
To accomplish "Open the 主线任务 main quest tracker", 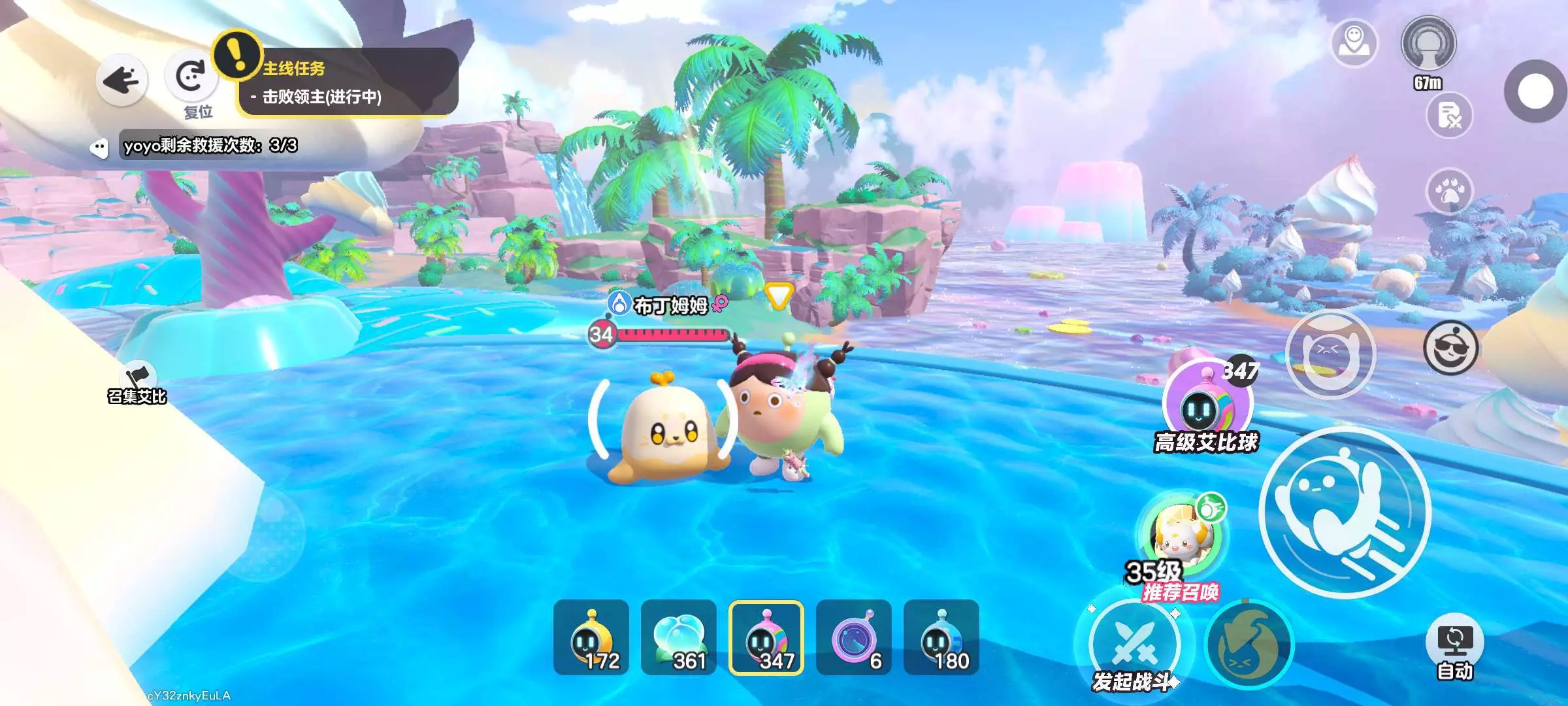I will (346, 83).
